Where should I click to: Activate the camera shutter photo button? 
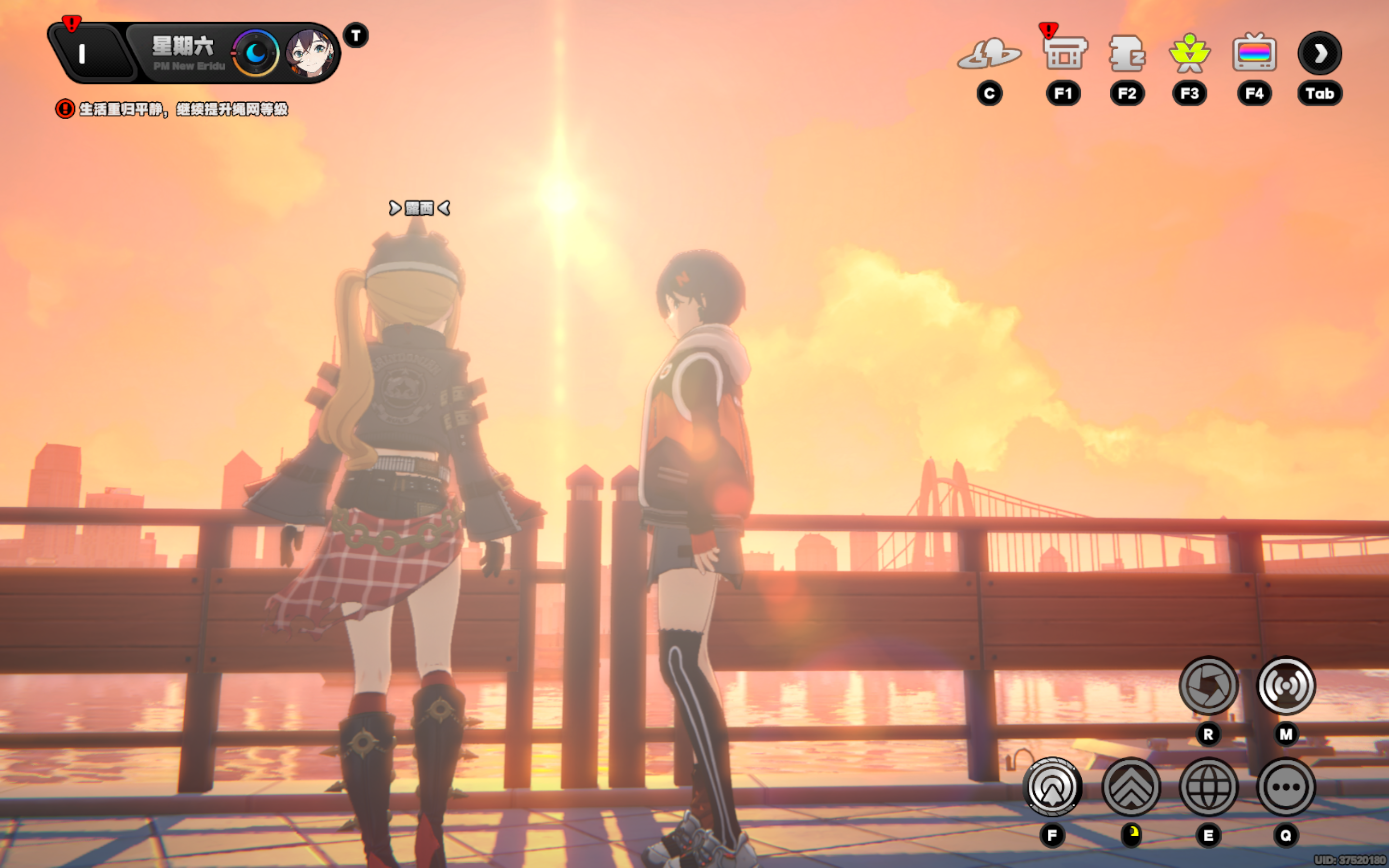tap(1208, 685)
